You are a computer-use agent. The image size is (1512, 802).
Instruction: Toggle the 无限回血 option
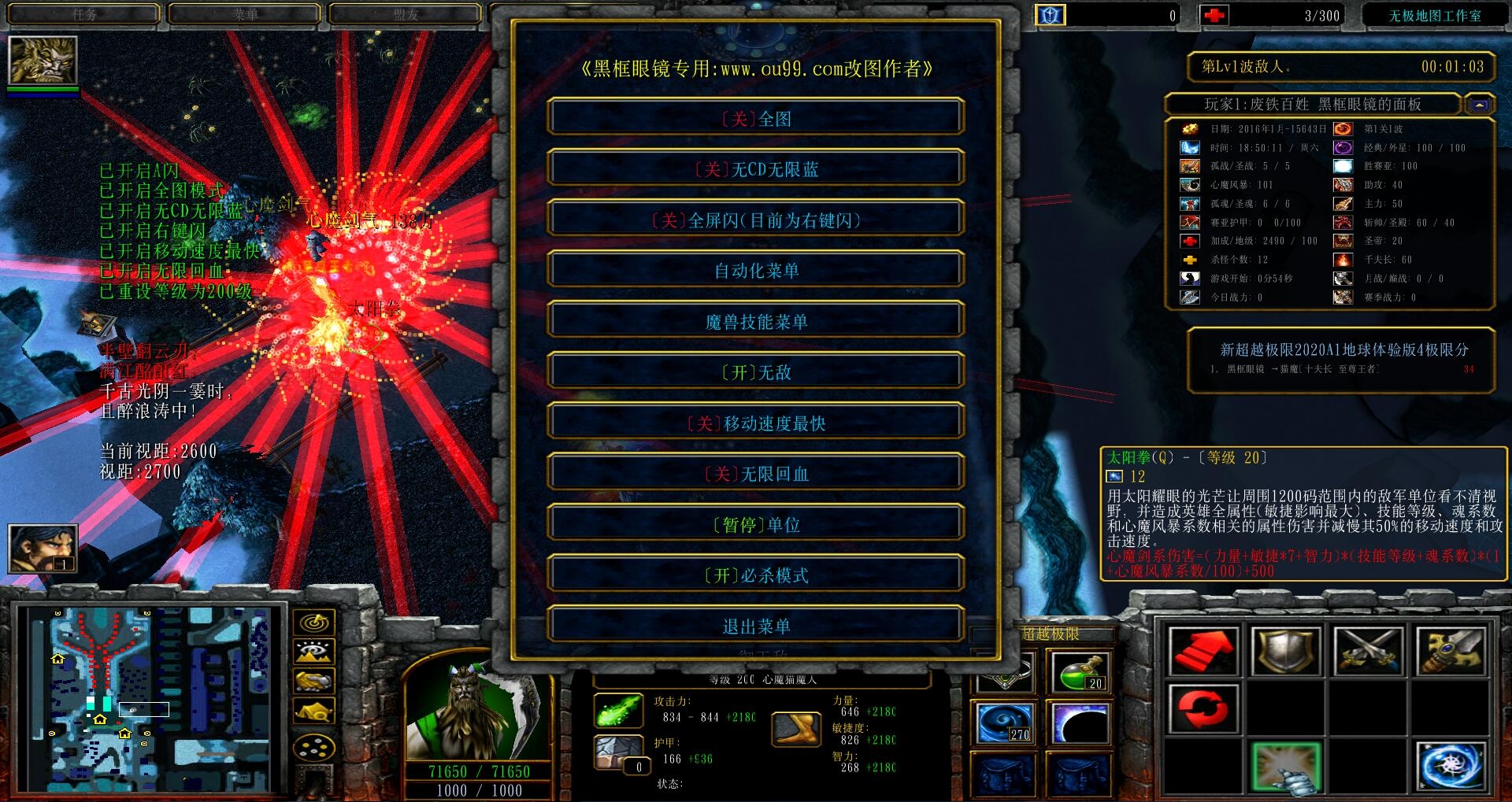coord(756,474)
